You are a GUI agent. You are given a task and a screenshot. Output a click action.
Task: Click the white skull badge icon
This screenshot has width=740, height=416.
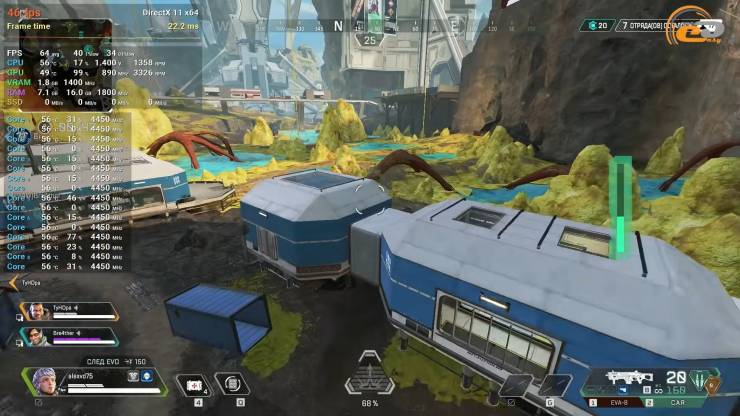point(146,376)
